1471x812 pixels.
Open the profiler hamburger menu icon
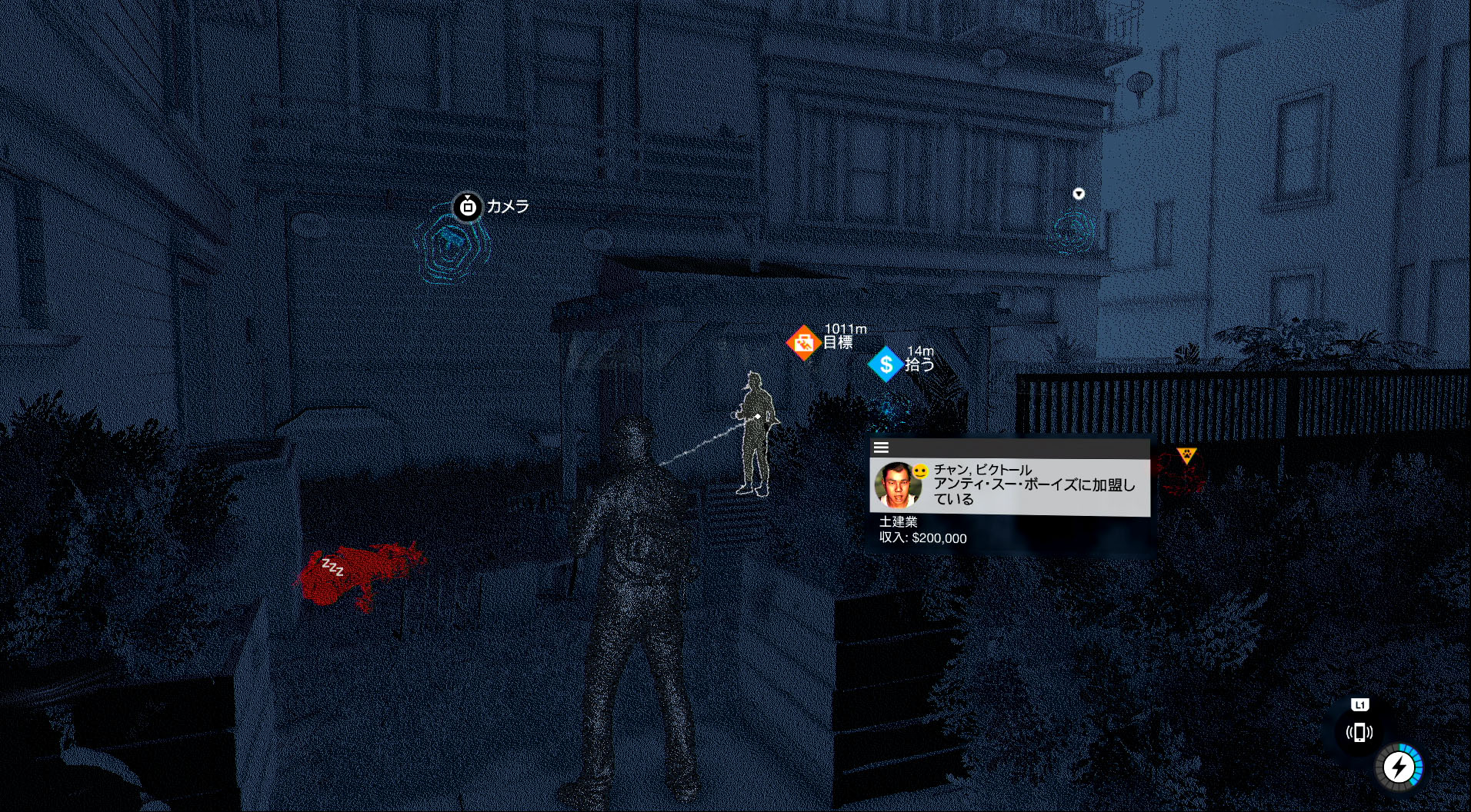[x=882, y=448]
